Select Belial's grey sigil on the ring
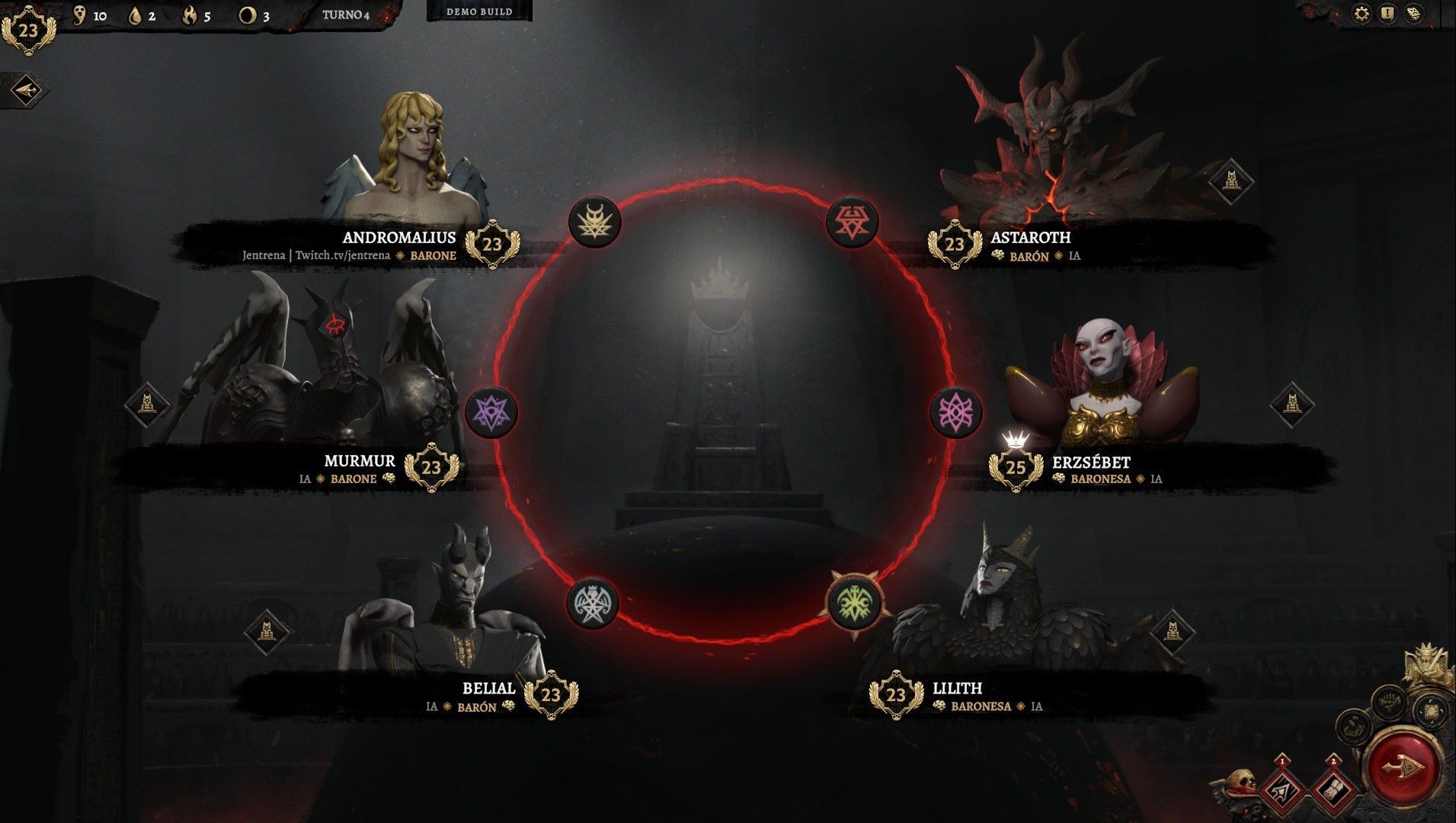Image resolution: width=1456 pixels, height=823 pixels. click(x=593, y=603)
